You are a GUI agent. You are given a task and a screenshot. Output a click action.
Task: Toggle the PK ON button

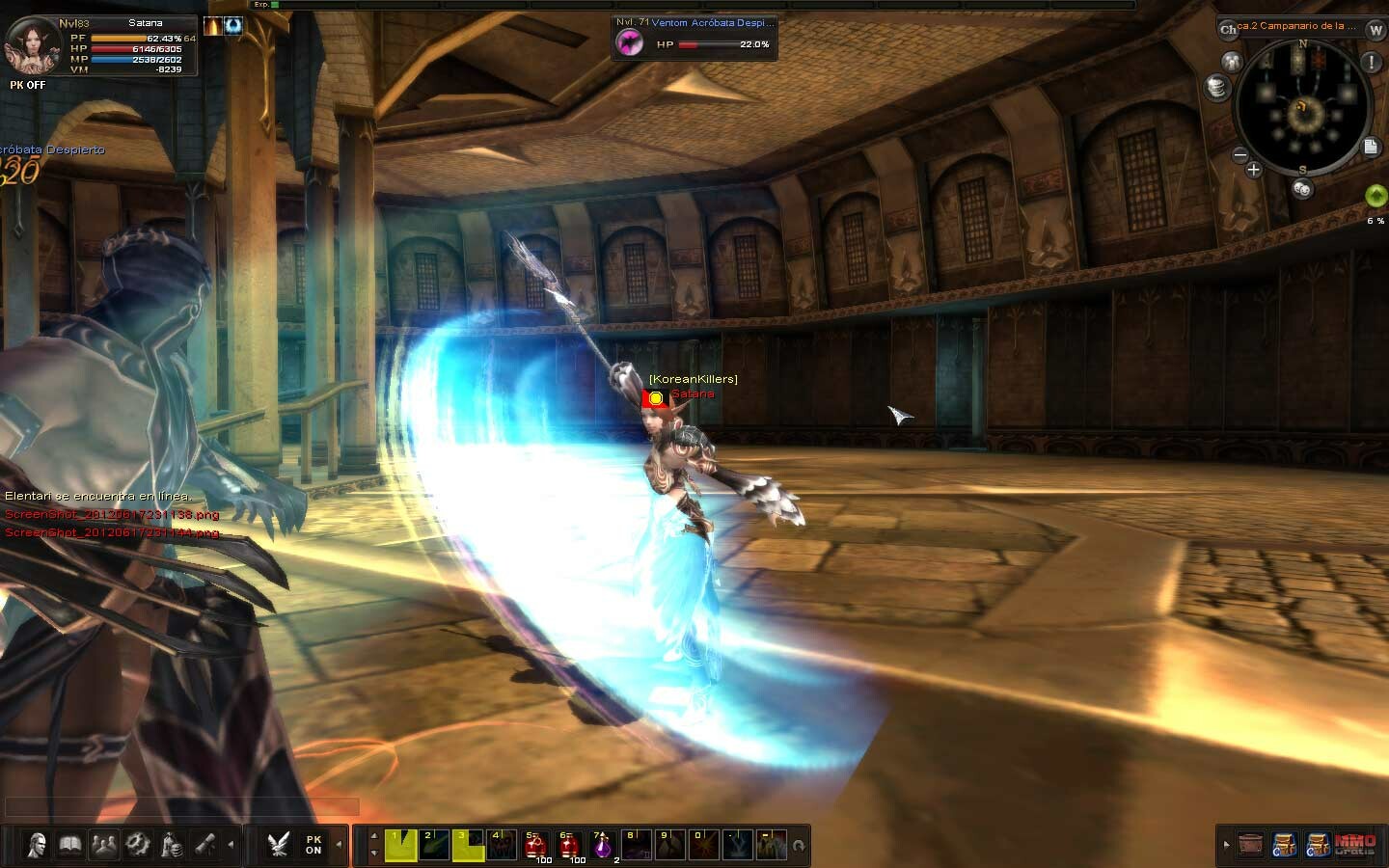point(313,845)
